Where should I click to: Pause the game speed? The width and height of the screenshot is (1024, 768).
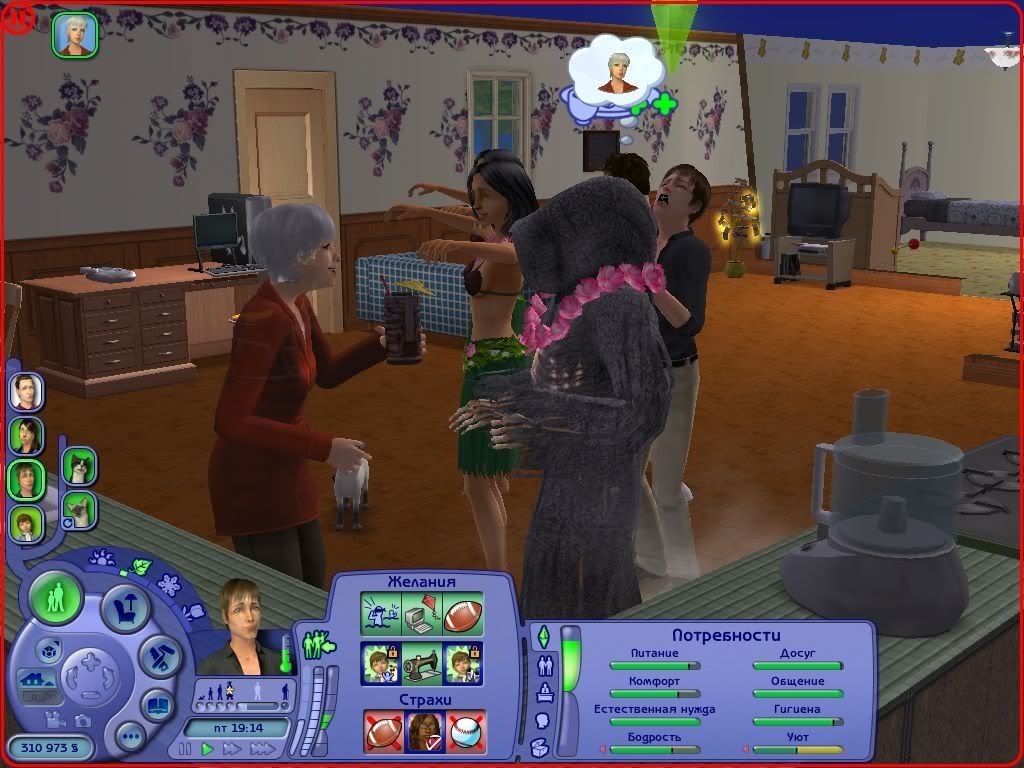pyautogui.click(x=185, y=748)
